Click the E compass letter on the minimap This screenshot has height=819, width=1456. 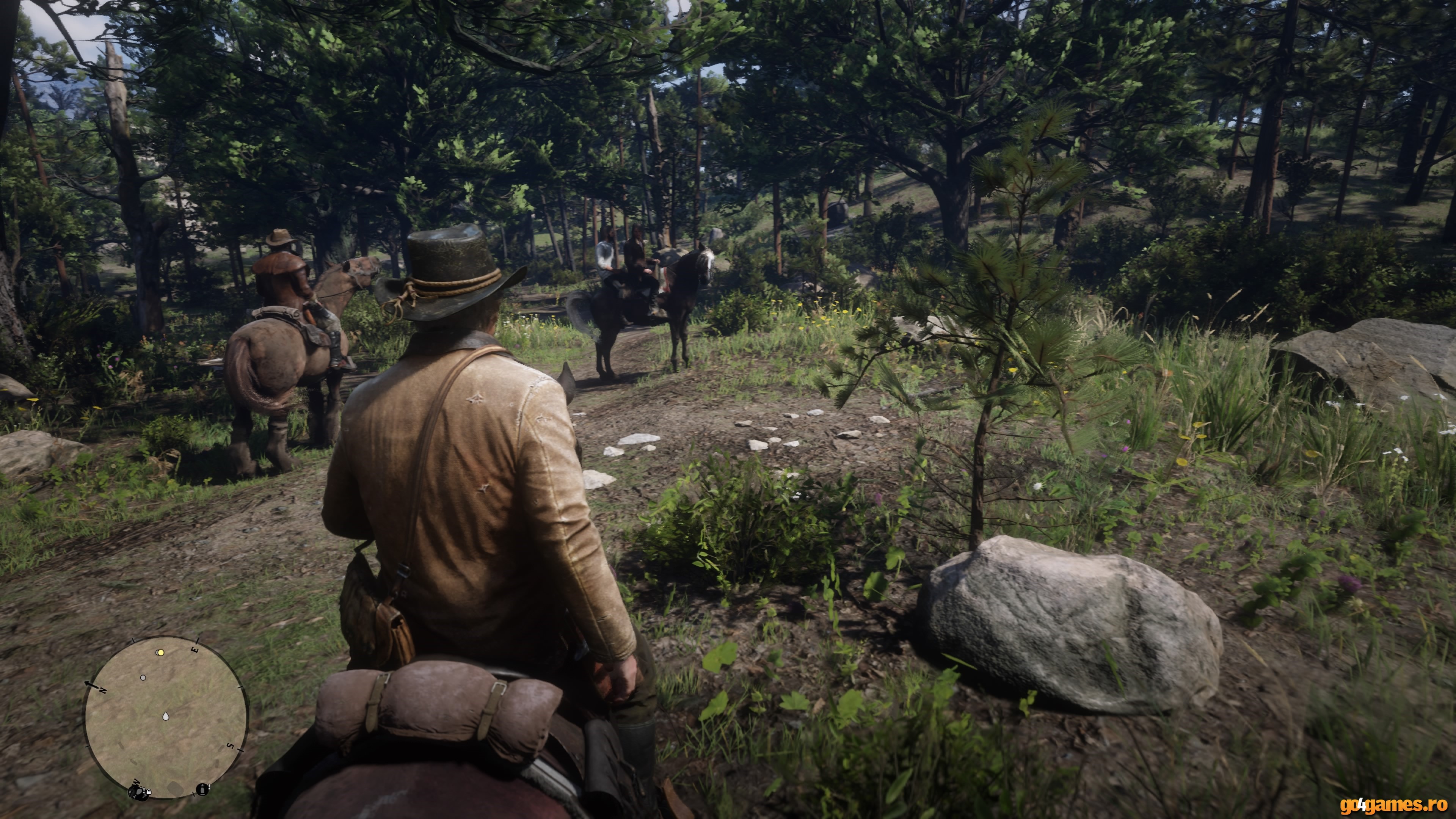tap(196, 650)
